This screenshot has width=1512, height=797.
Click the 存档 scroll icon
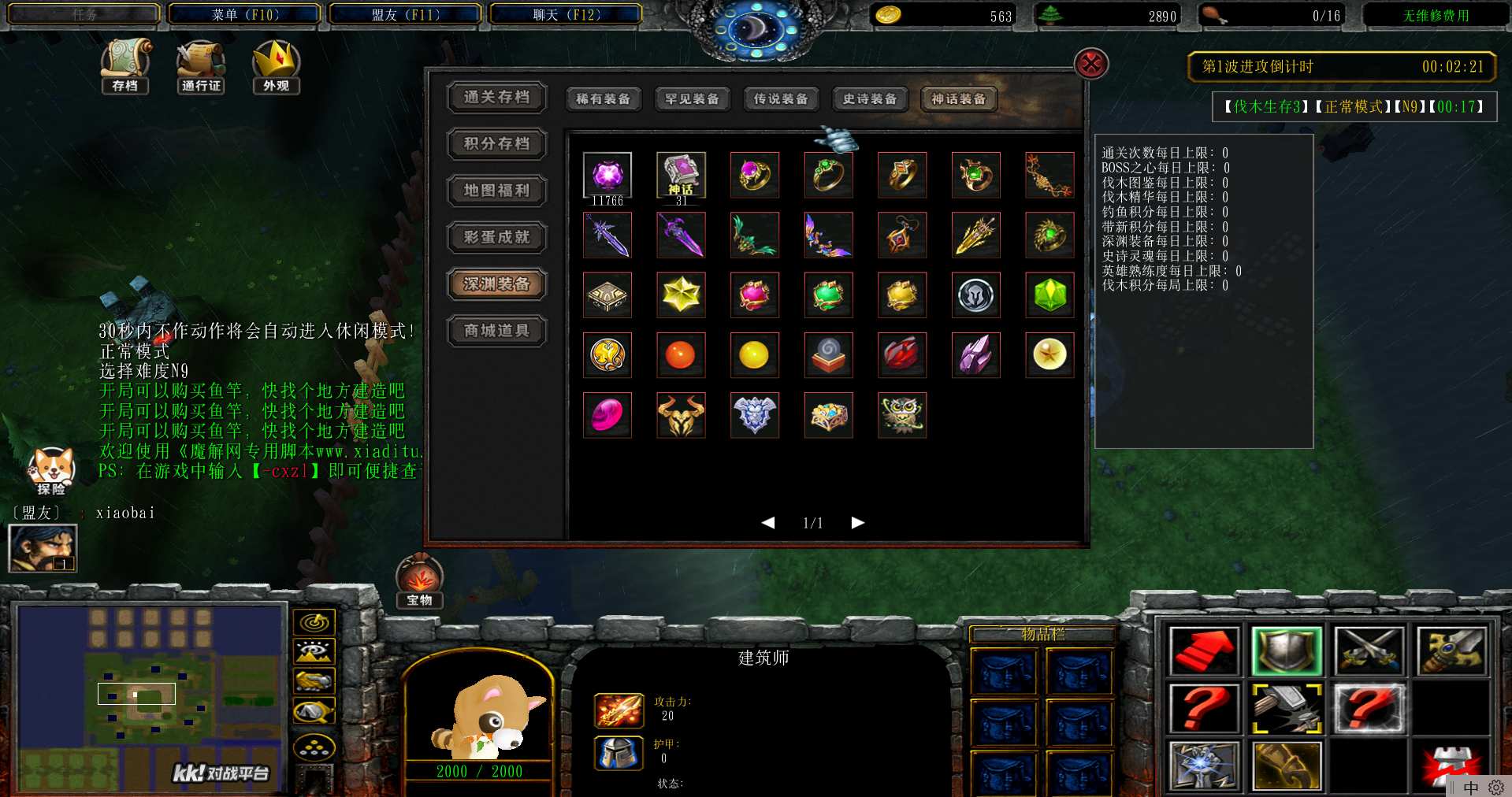point(124,65)
